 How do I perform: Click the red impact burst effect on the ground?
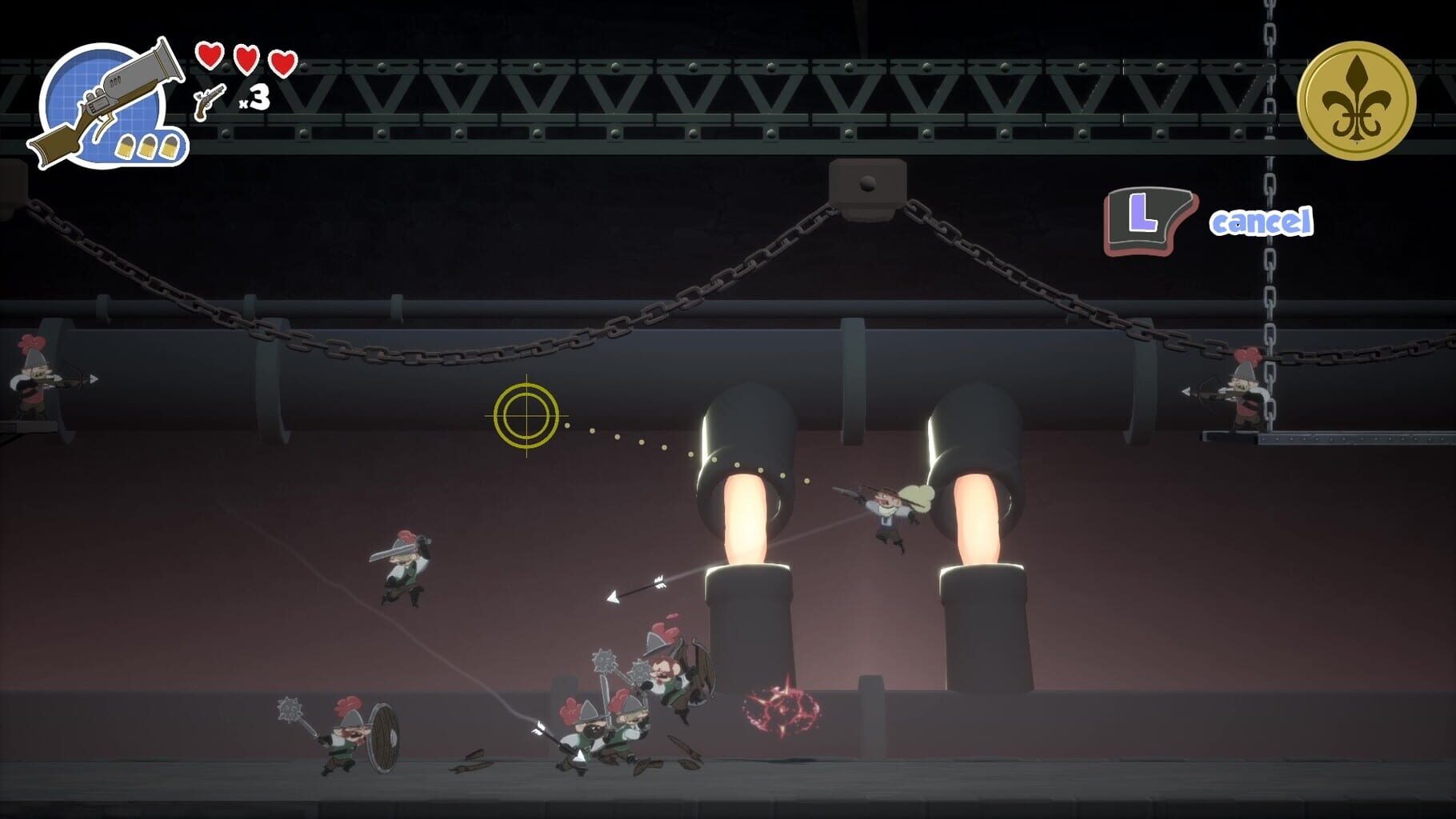tap(780, 709)
